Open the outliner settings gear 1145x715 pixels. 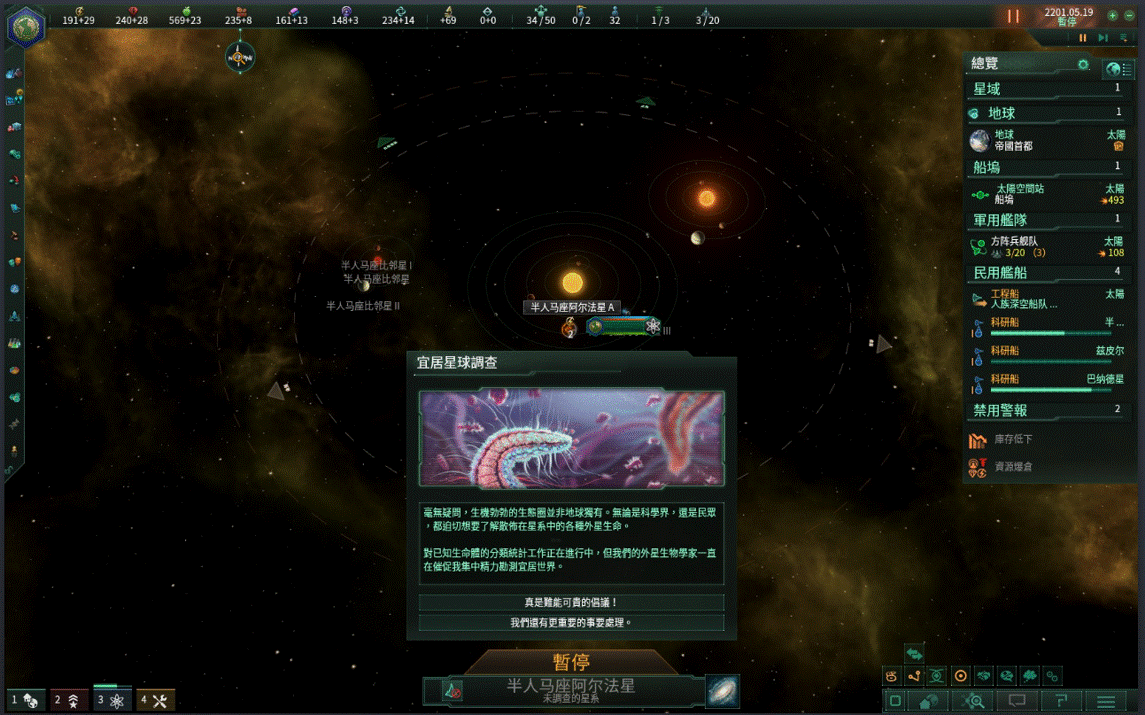click(x=1083, y=65)
